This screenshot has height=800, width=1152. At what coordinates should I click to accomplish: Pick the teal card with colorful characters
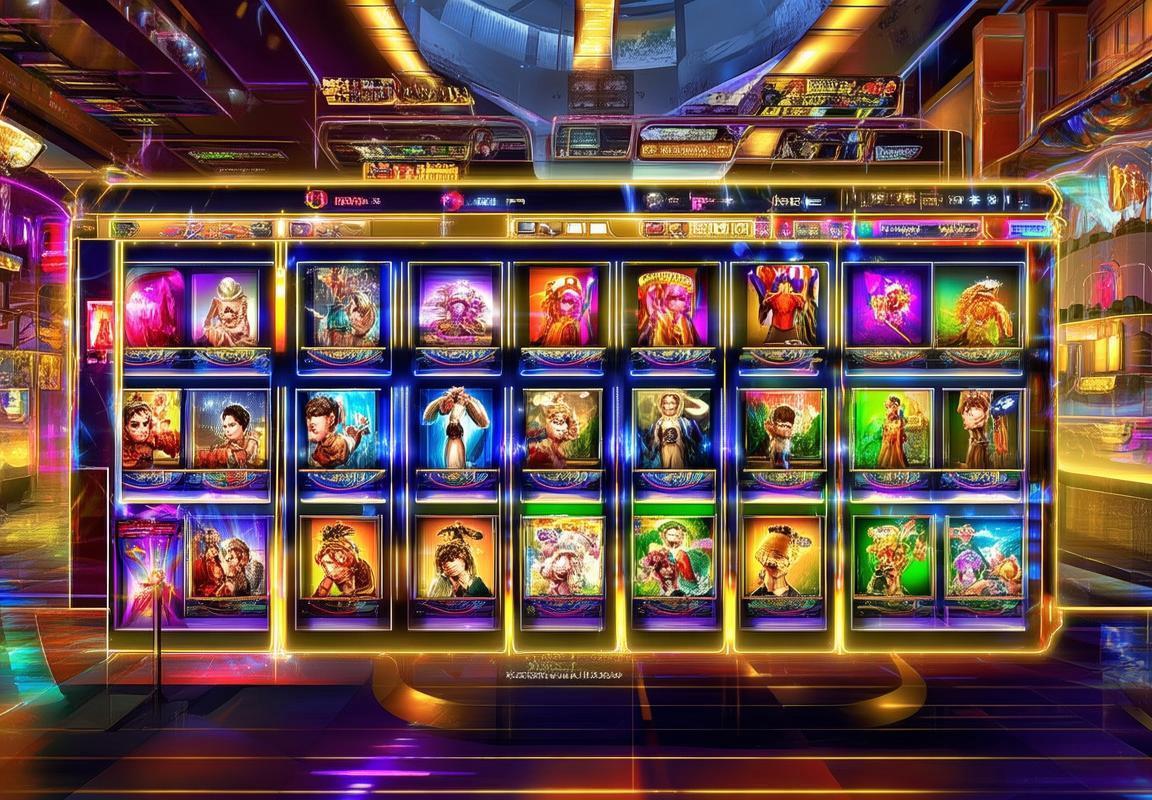[x=984, y=556]
